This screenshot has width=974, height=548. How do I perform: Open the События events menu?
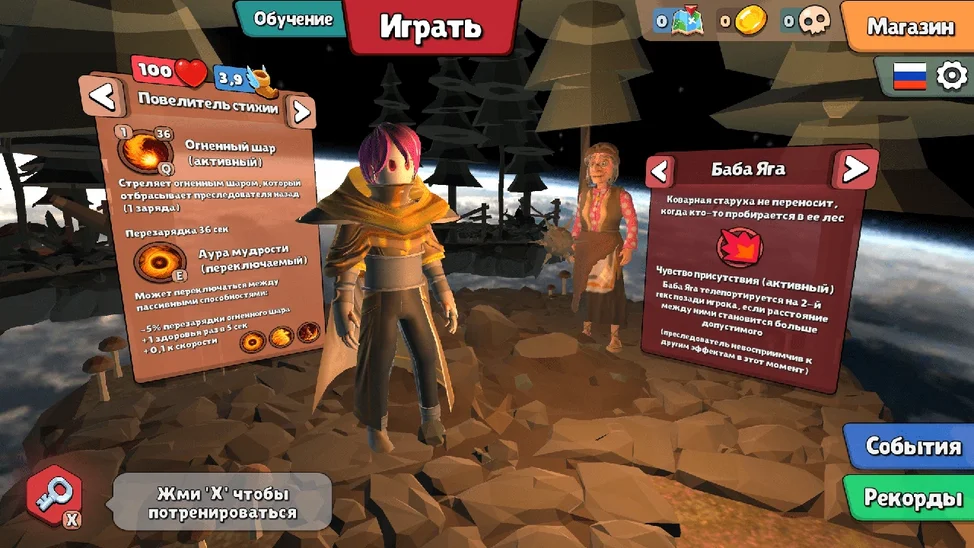point(912,446)
